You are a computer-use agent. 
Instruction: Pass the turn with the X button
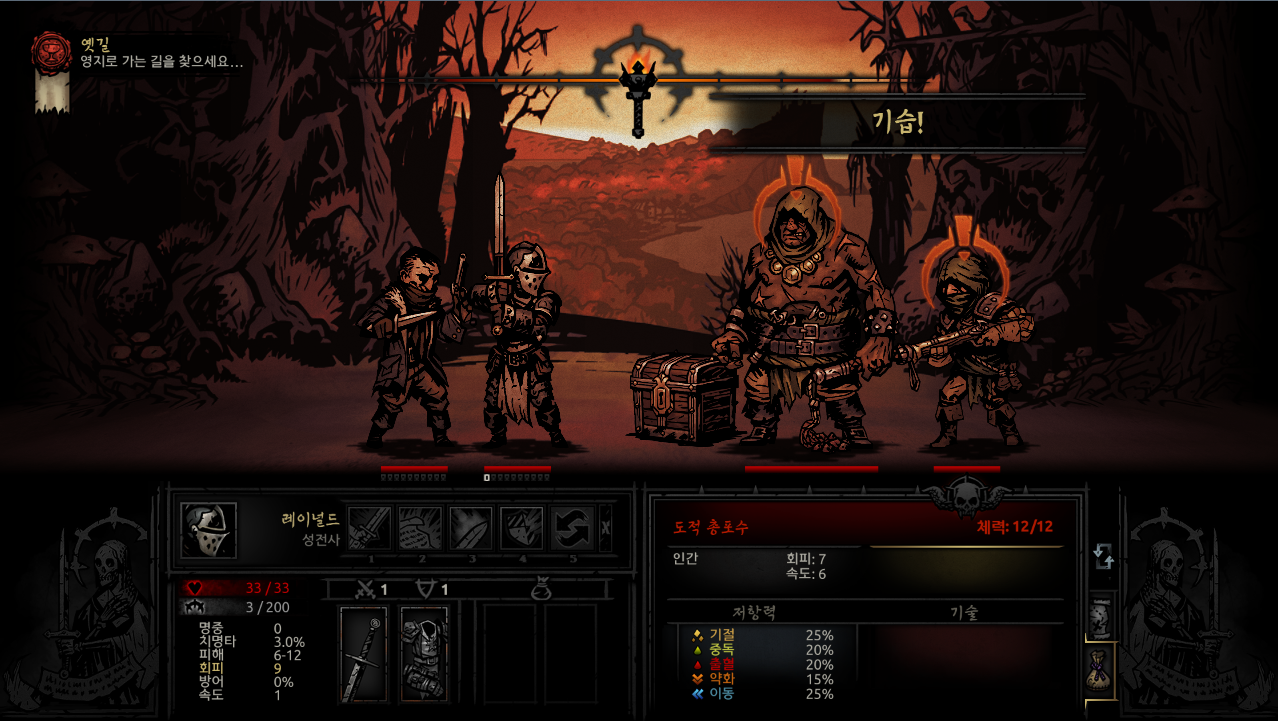click(x=605, y=528)
